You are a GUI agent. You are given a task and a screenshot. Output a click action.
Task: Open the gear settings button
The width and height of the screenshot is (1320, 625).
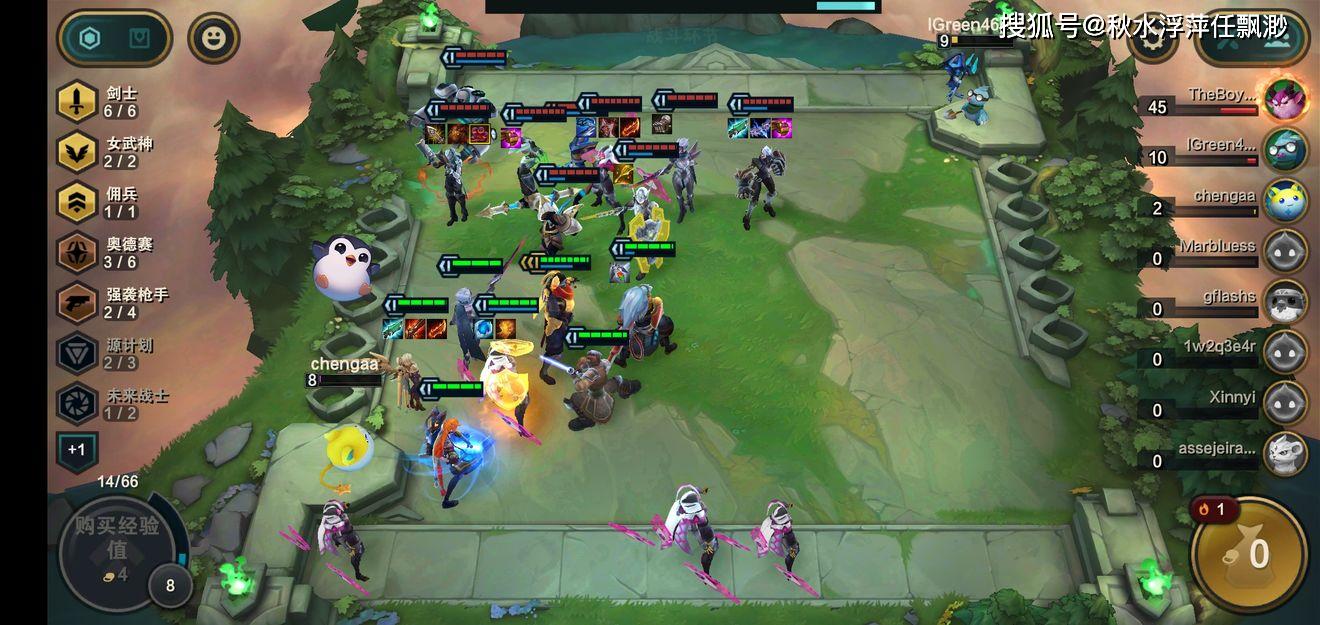tap(1152, 40)
